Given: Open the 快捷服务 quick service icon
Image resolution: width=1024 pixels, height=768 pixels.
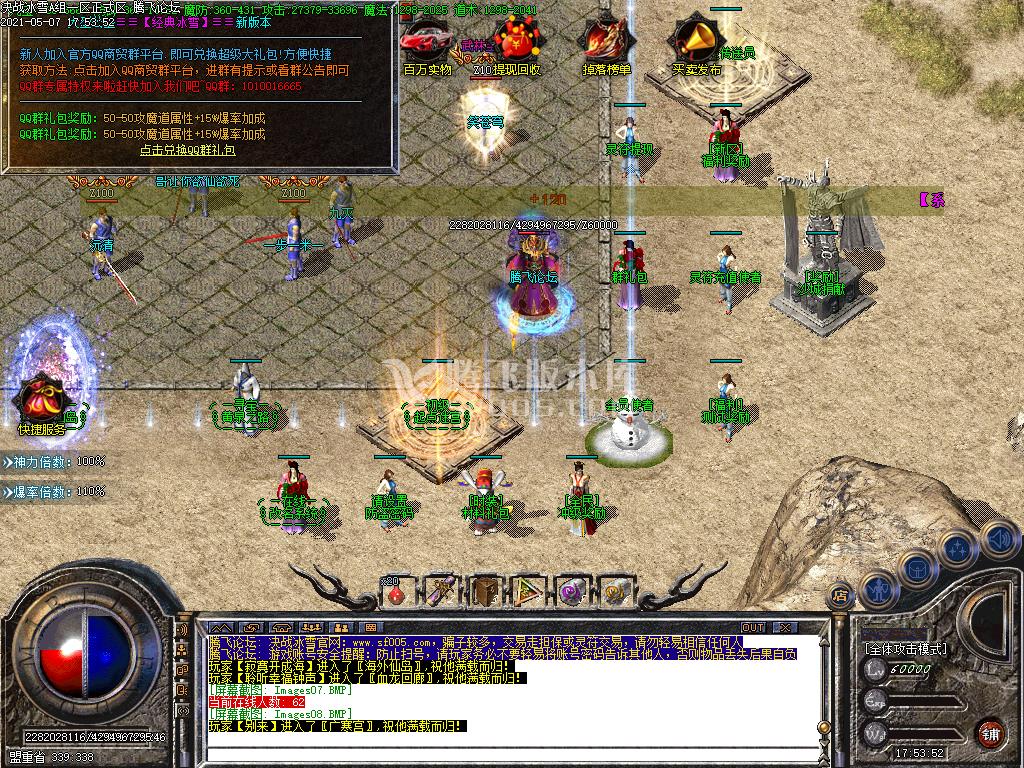Looking at the screenshot, I should click(40, 398).
